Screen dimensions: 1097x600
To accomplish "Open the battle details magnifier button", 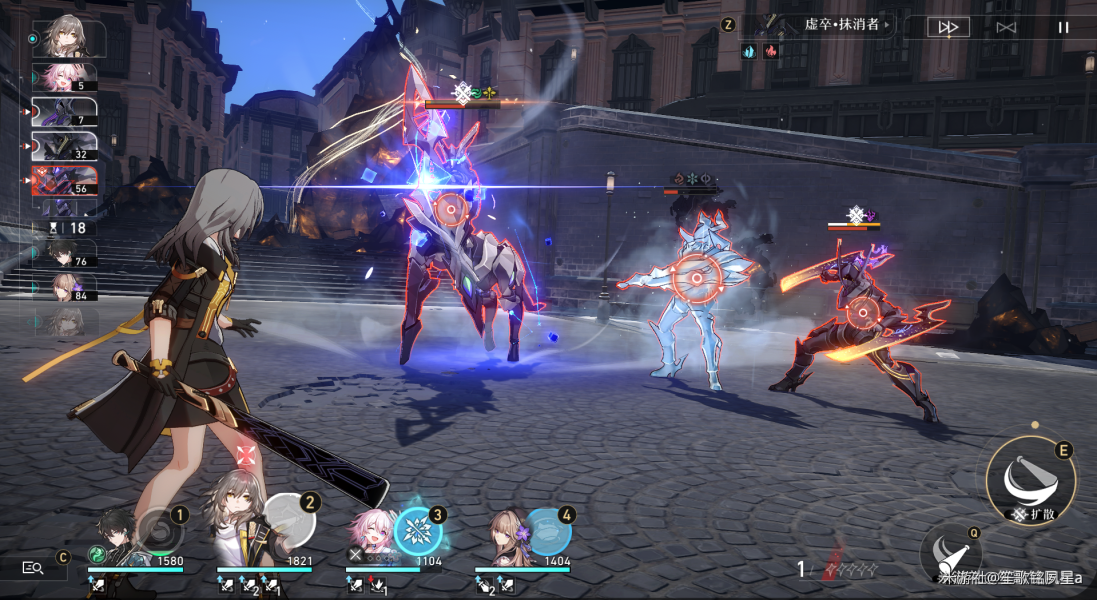I will tap(32, 567).
